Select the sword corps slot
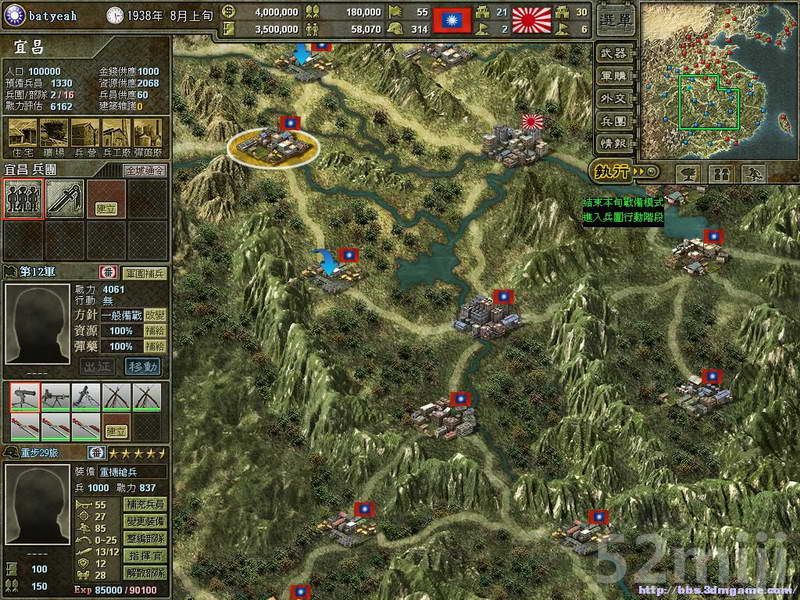The width and height of the screenshot is (800, 600). point(64,197)
